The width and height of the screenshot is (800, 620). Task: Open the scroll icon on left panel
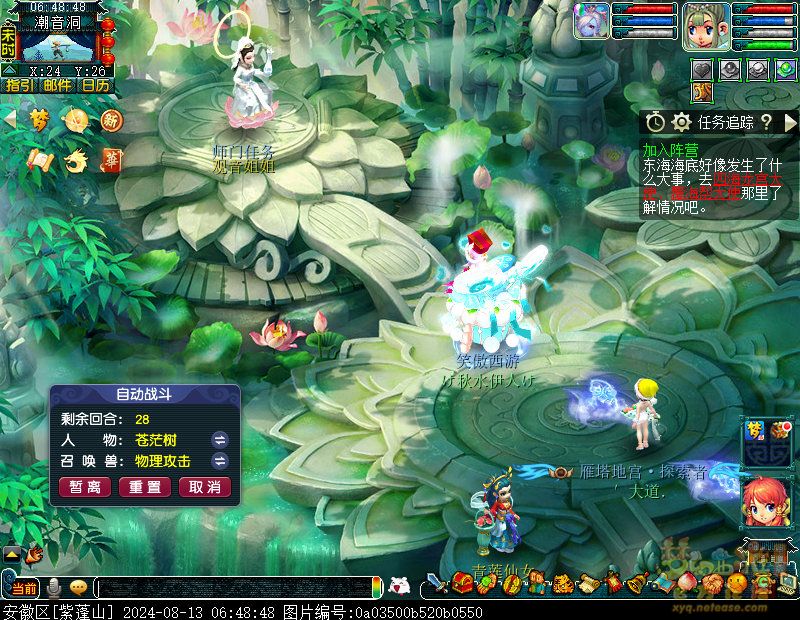click(39, 159)
